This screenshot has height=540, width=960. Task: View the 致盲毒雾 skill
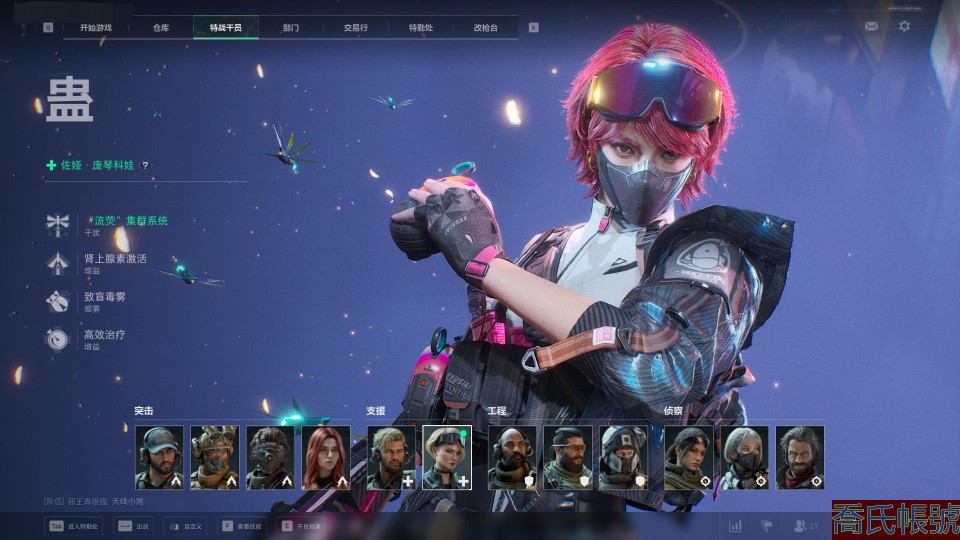point(105,297)
